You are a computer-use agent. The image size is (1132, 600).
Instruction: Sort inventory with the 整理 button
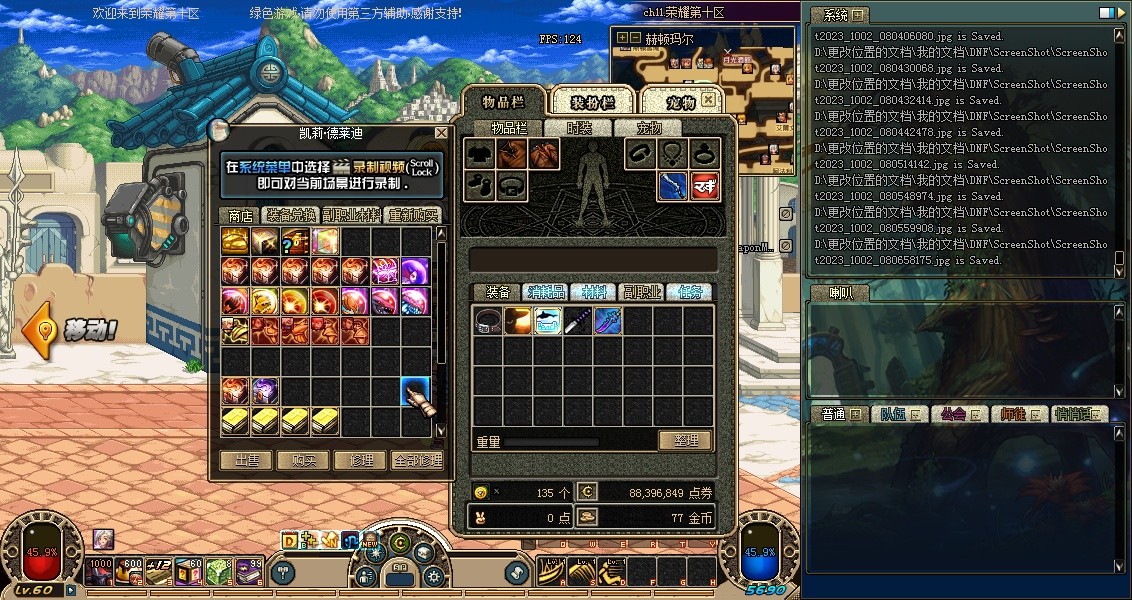tap(685, 440)
